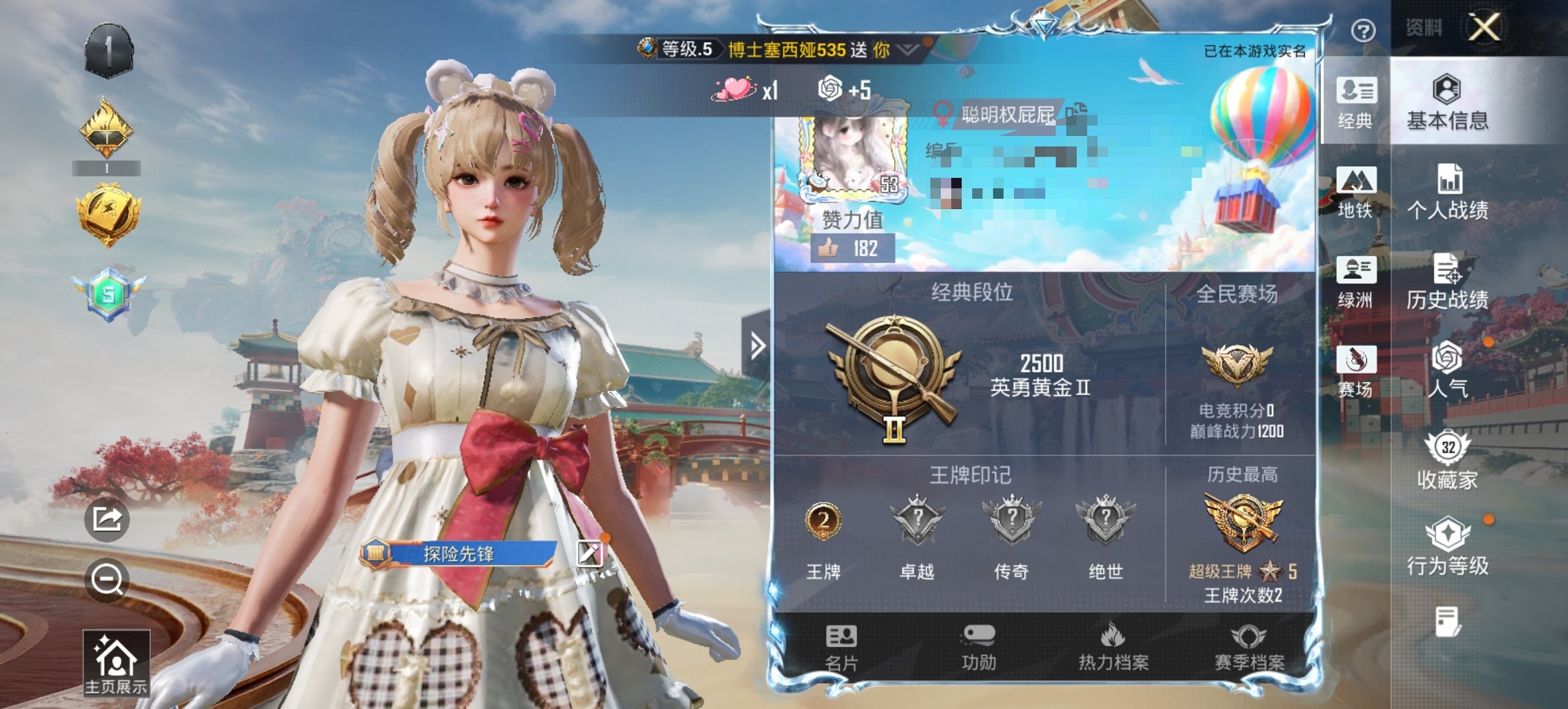Viewport: 1568px width, 709px height.
Task: Open the player avatar thumbnail
Action: click(x=851, y=152)
